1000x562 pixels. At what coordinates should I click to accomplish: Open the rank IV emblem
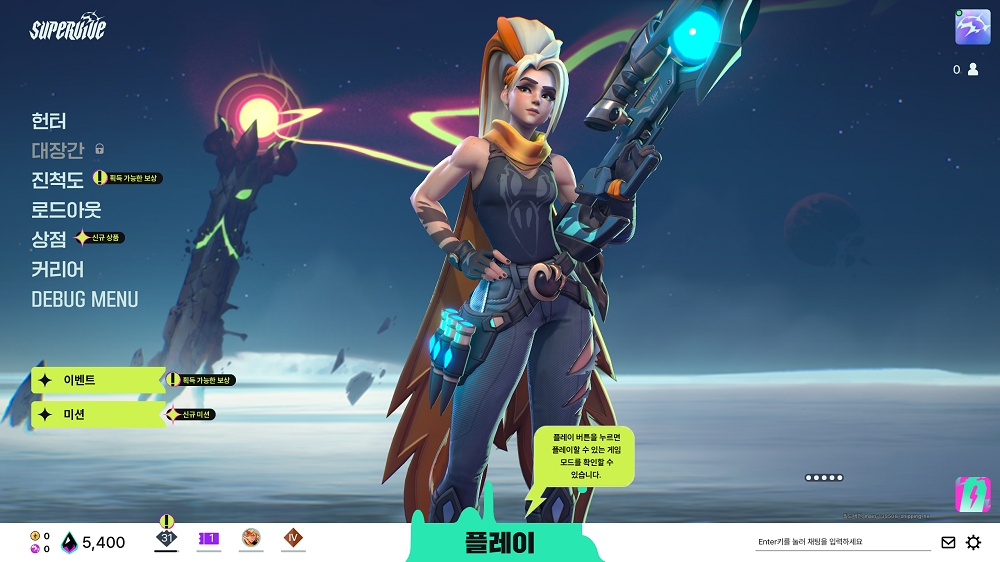tap(293, 538)
